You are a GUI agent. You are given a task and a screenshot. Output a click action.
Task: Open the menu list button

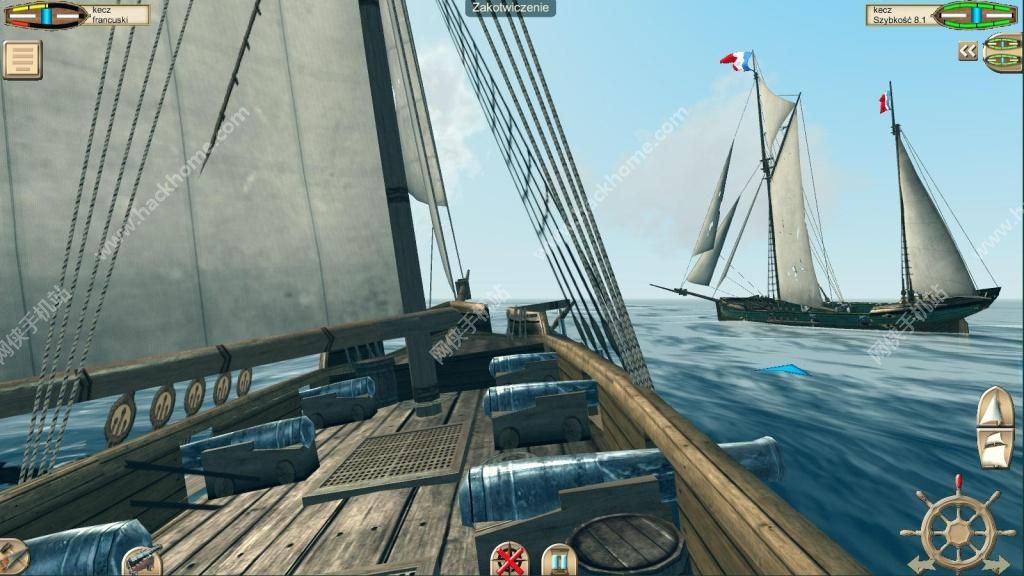click(x=21, y=59)
